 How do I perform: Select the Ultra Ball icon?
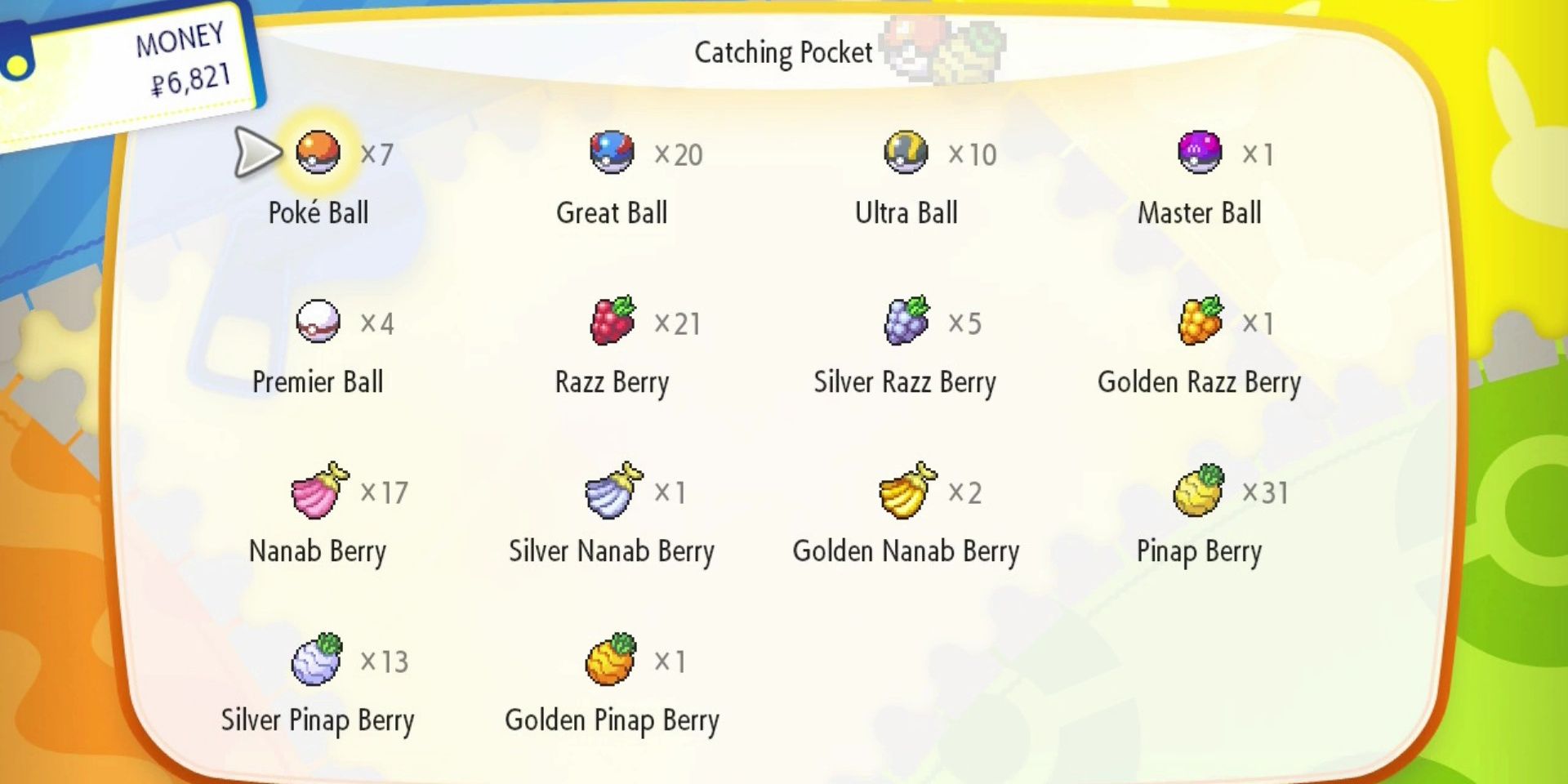(906, 152)
